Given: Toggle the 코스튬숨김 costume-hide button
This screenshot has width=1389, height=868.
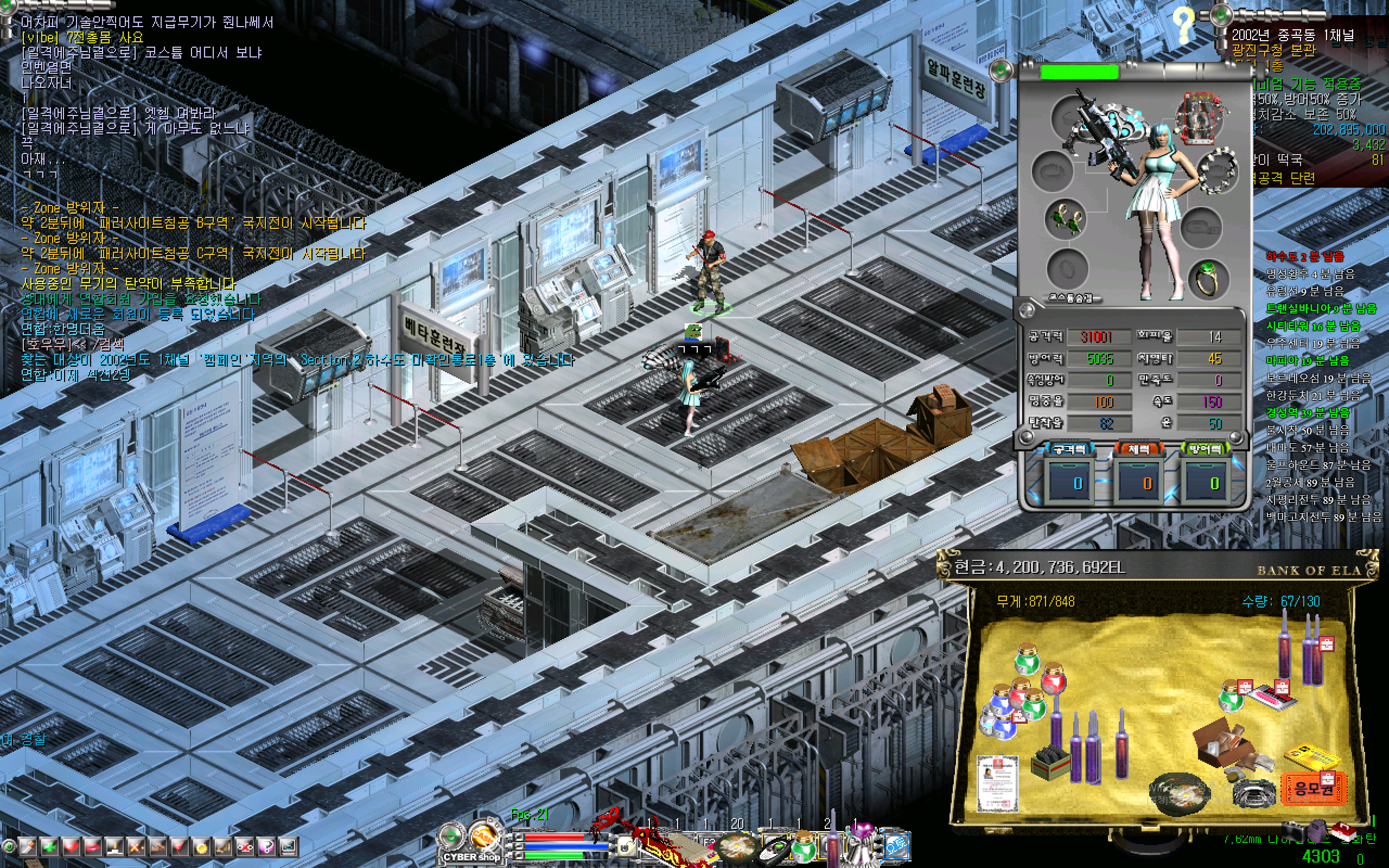Looking at the screenshot, I should pyautogui.click(x=1071, y=298).
